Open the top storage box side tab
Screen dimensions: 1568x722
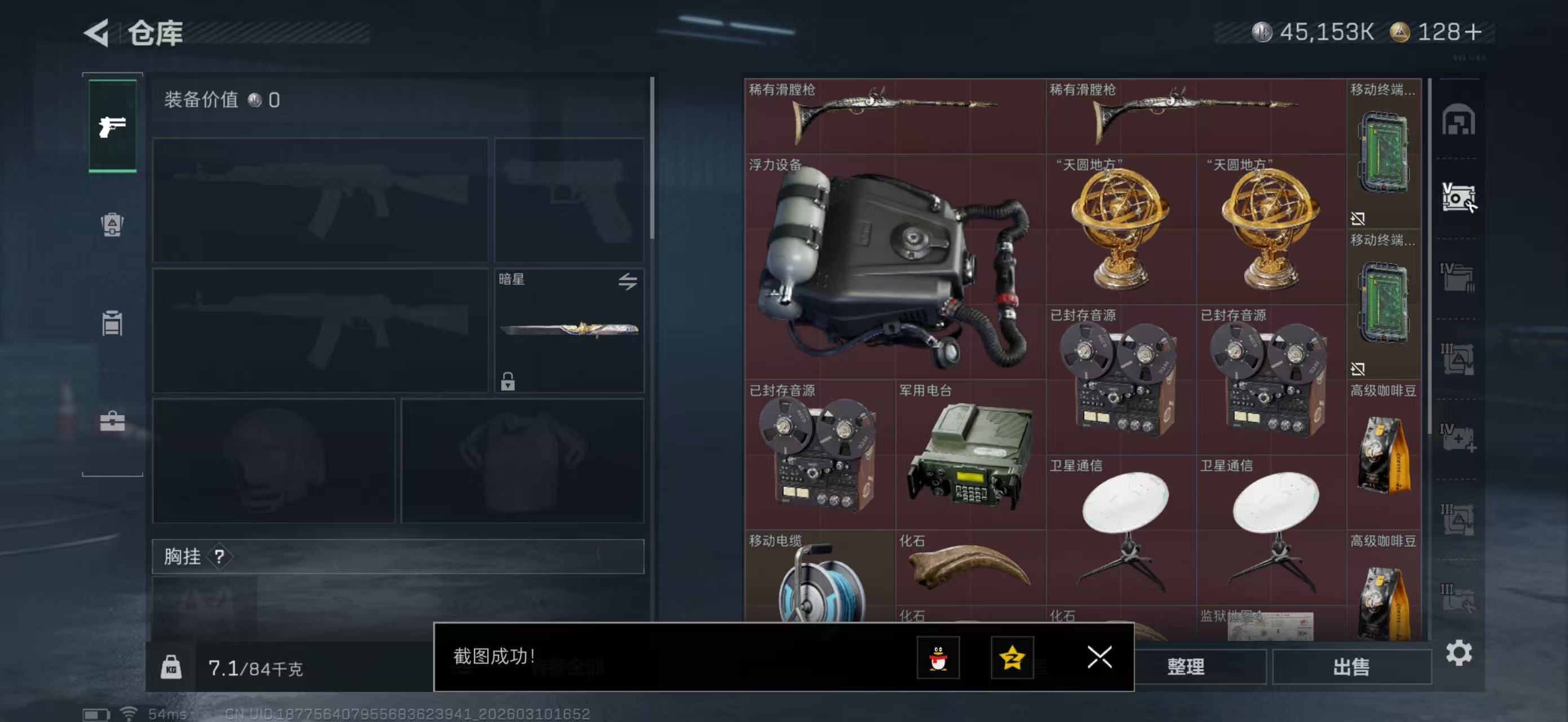1458,120
